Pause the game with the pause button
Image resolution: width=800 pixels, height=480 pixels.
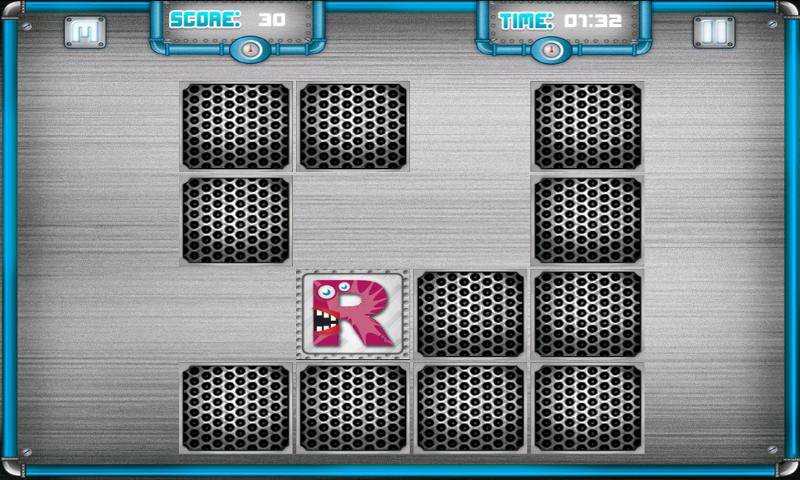click(713, 32)
